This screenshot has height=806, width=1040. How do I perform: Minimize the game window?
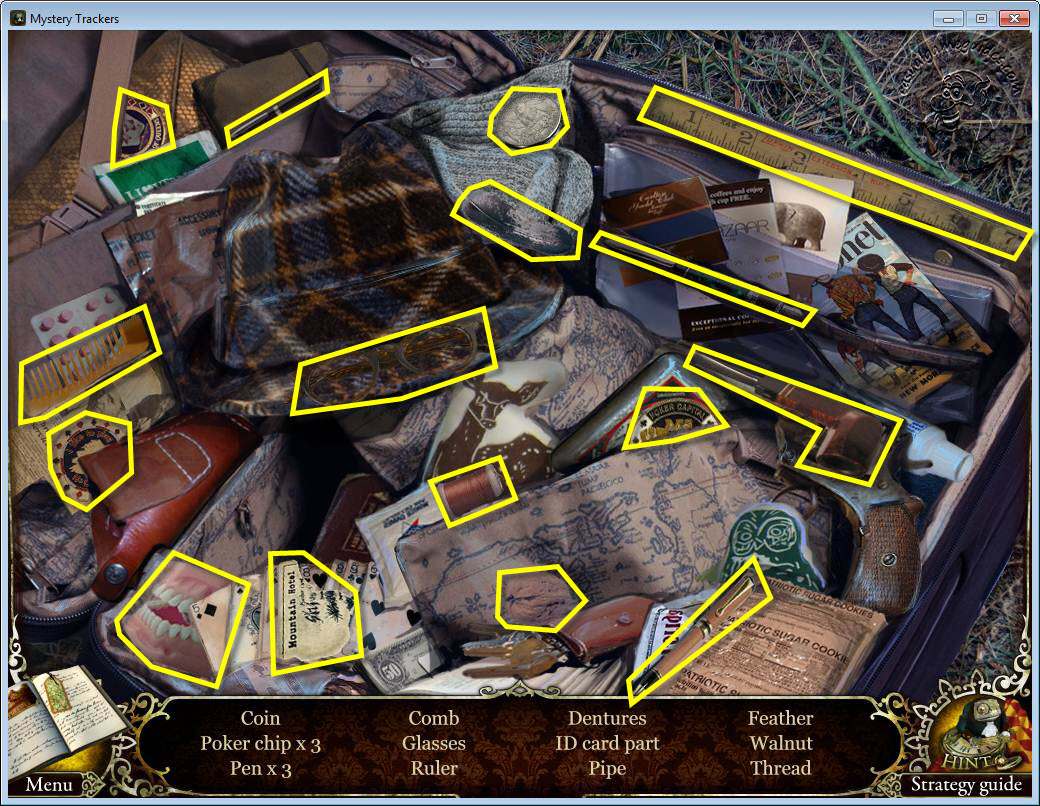[948, 18]
